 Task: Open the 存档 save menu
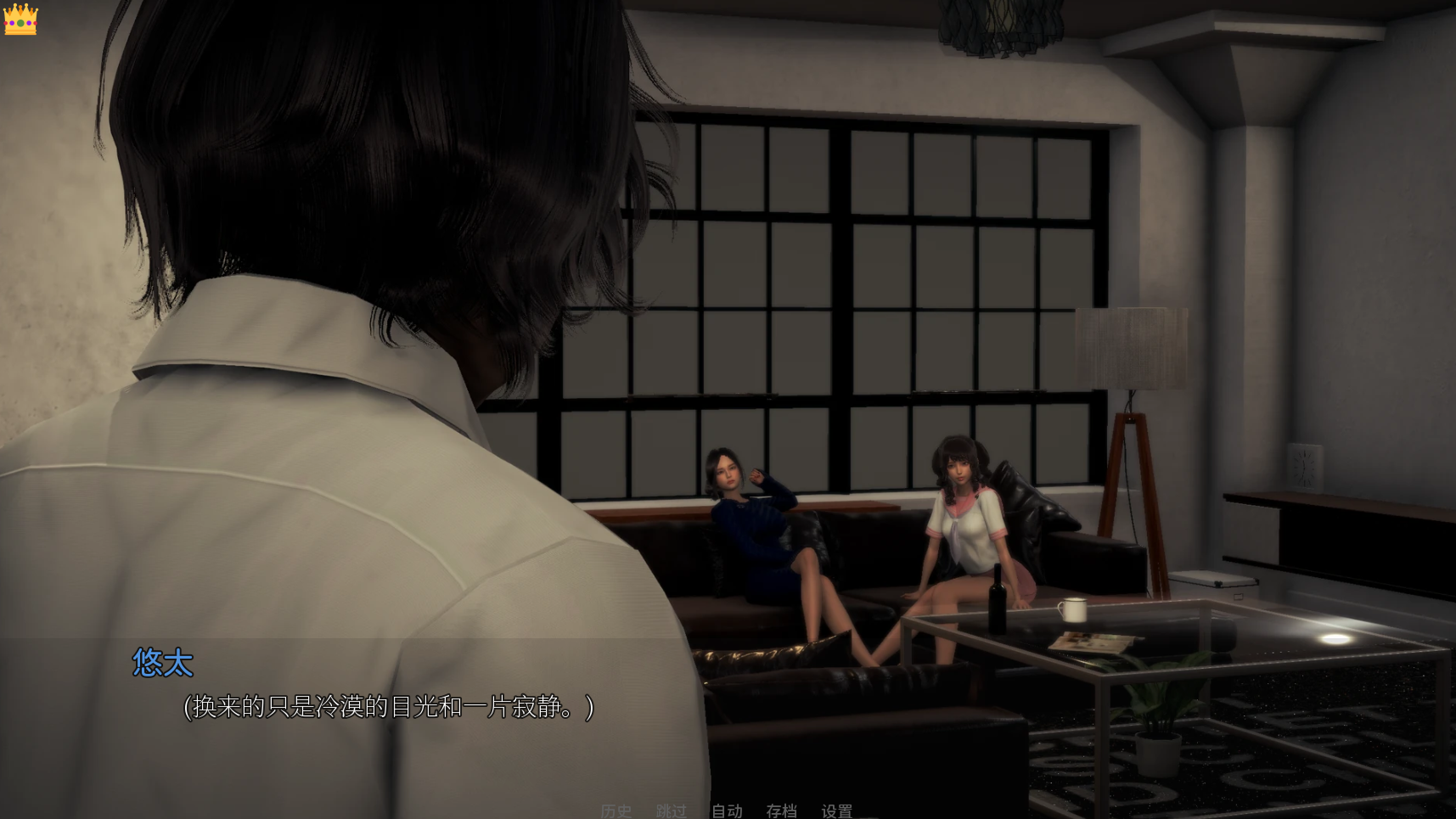[x=781, y=811]
